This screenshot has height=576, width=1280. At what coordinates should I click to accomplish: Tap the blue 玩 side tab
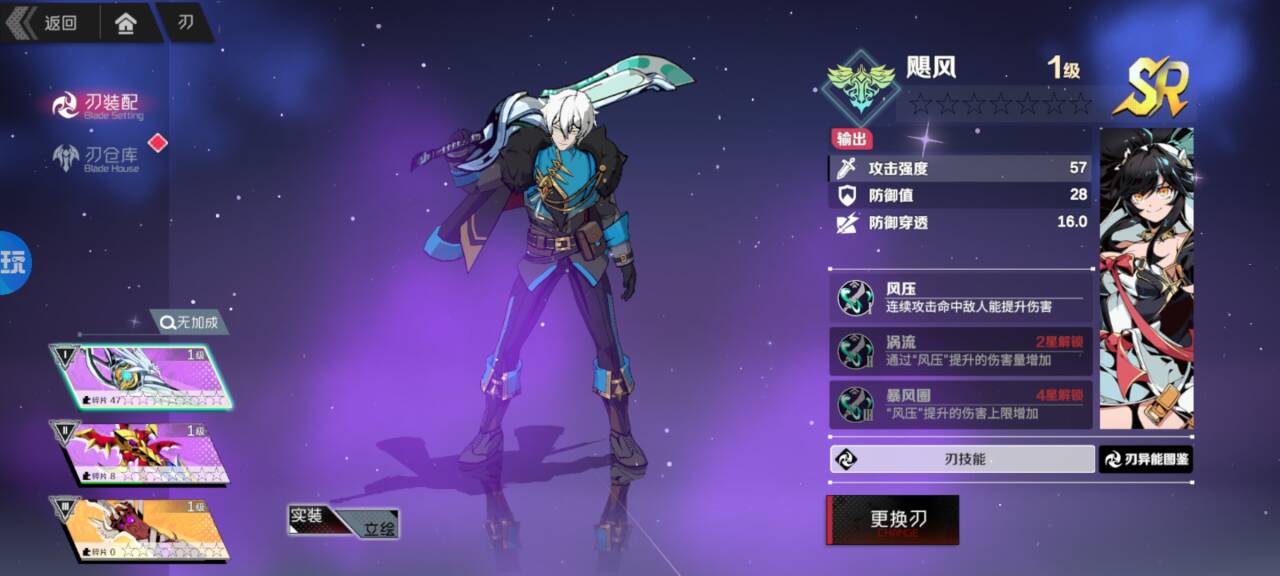[14, 263]
